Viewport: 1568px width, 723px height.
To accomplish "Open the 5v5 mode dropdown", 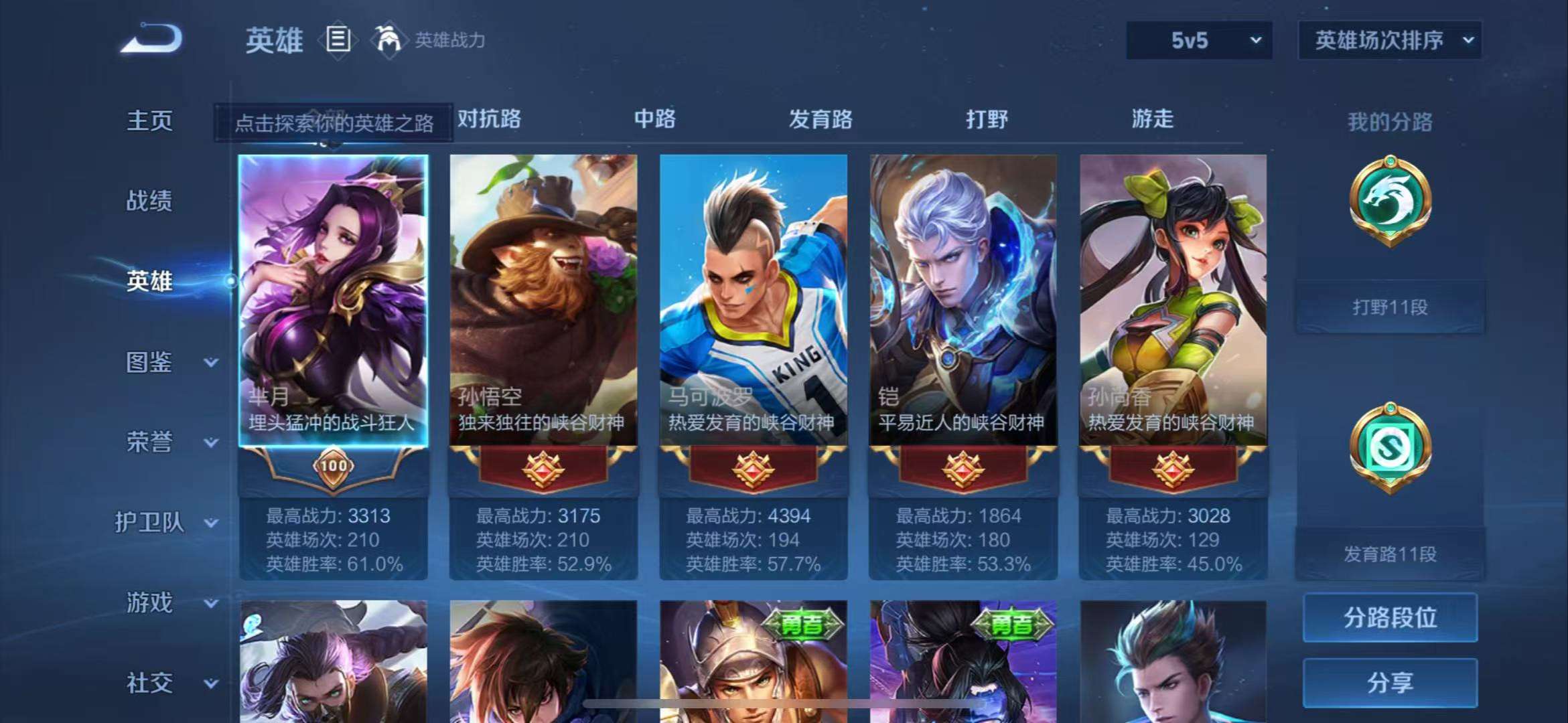I will [x=1198, y=41].
